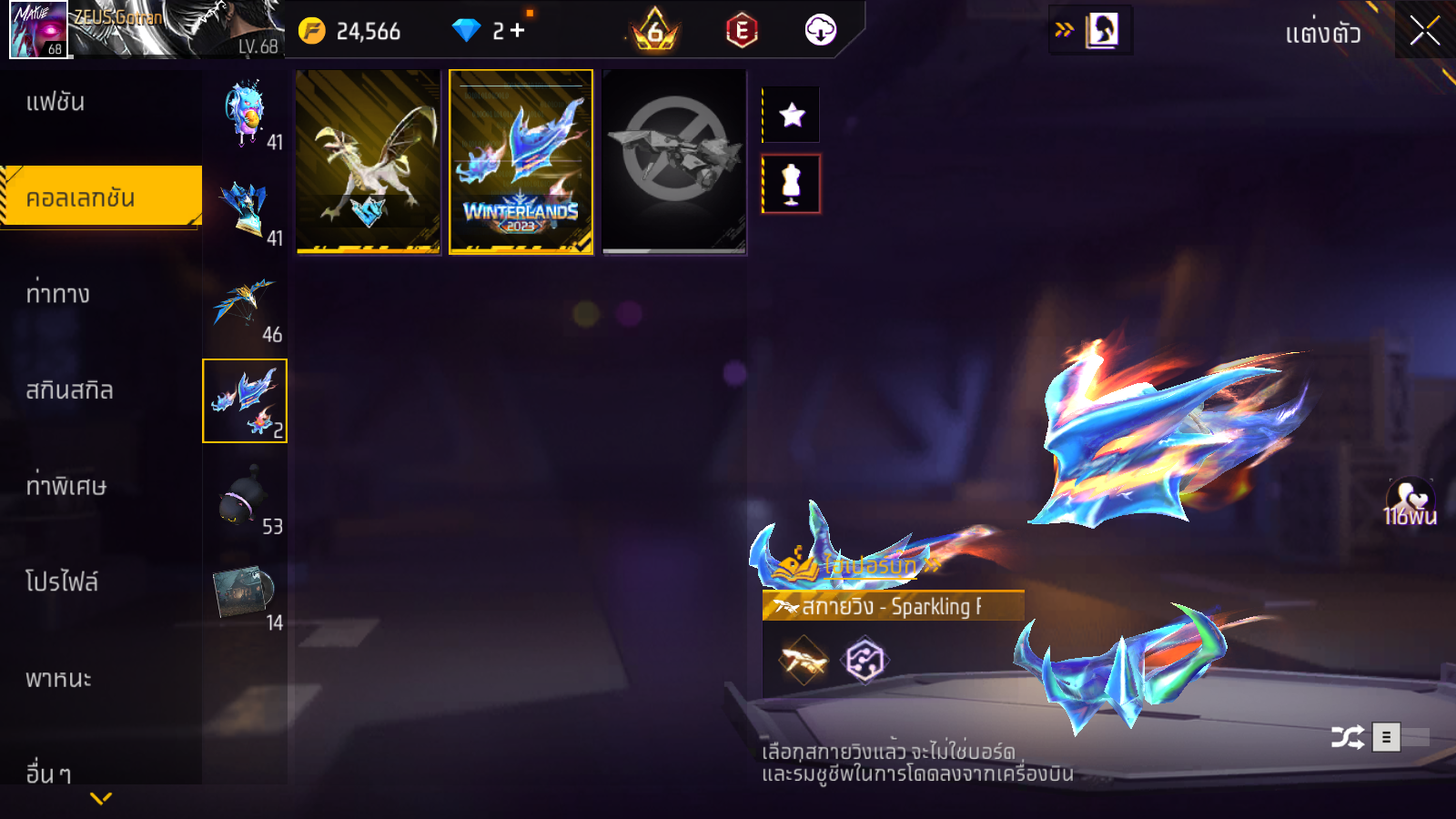The image size is (1456, 819).
Task: Select the สกินสกิล tab
Action: (x=69, y=390)
